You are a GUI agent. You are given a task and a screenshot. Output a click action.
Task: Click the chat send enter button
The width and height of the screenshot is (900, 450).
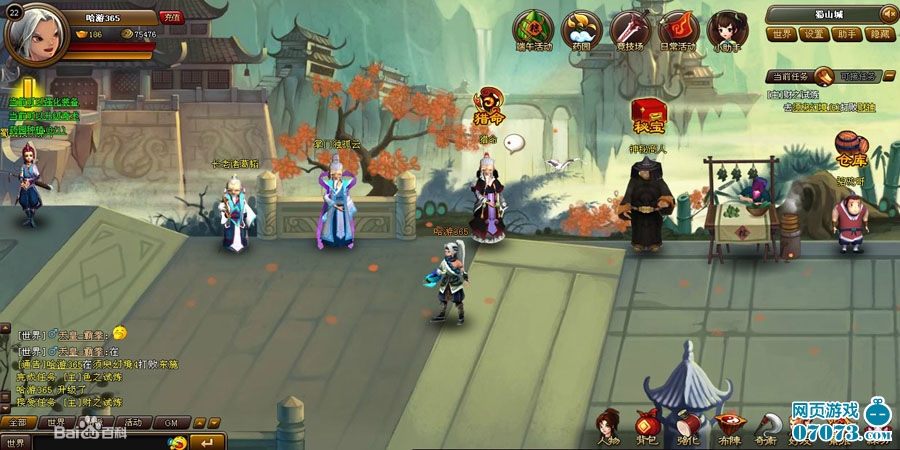pyautogui.click(x=207, y=442)
